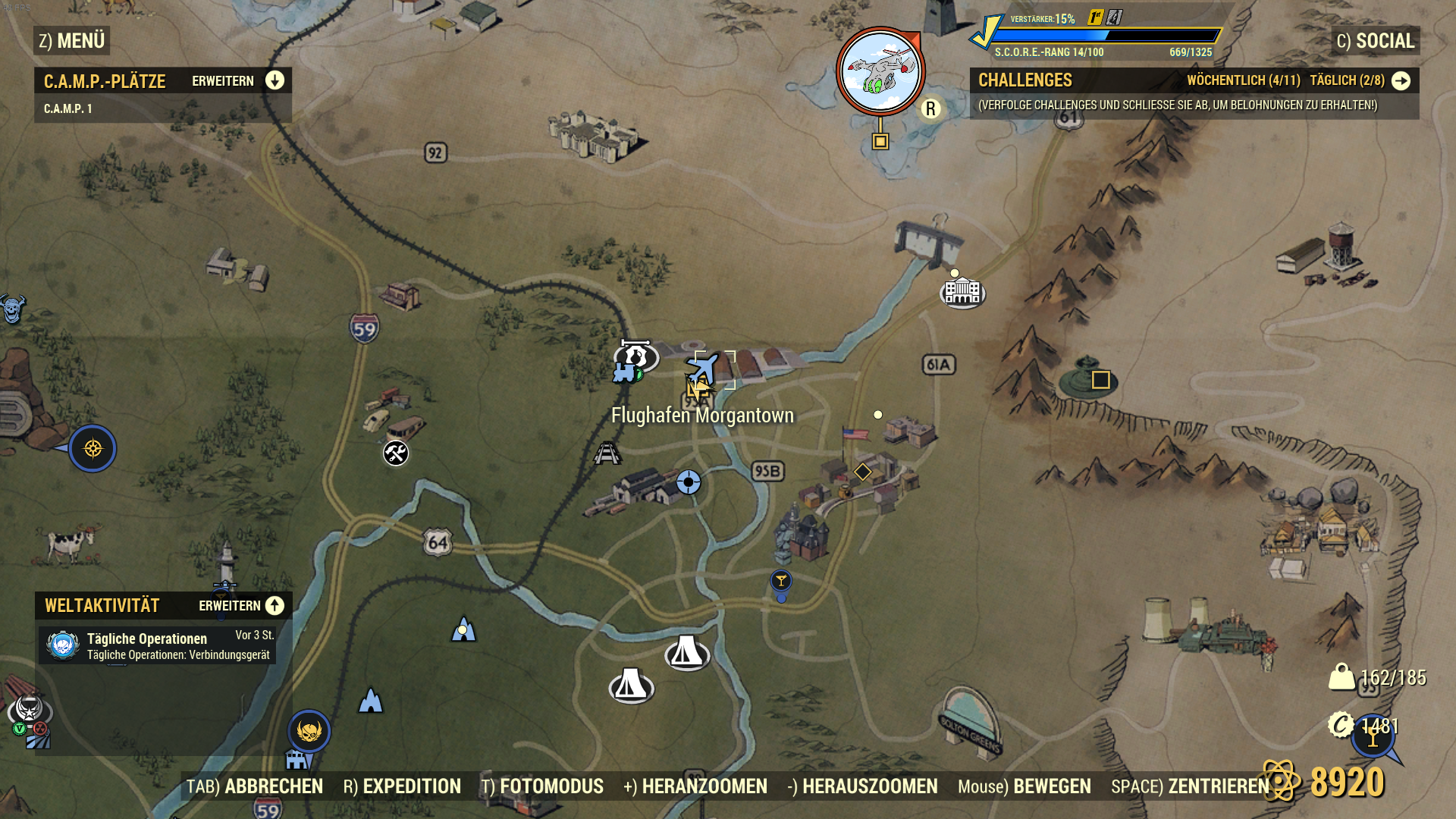Image resolution: width=1456 pixels, height=819 pixels.
Task: Open the S.C.O.R.E. rank progress bar
Action: tap(1106, 36)
